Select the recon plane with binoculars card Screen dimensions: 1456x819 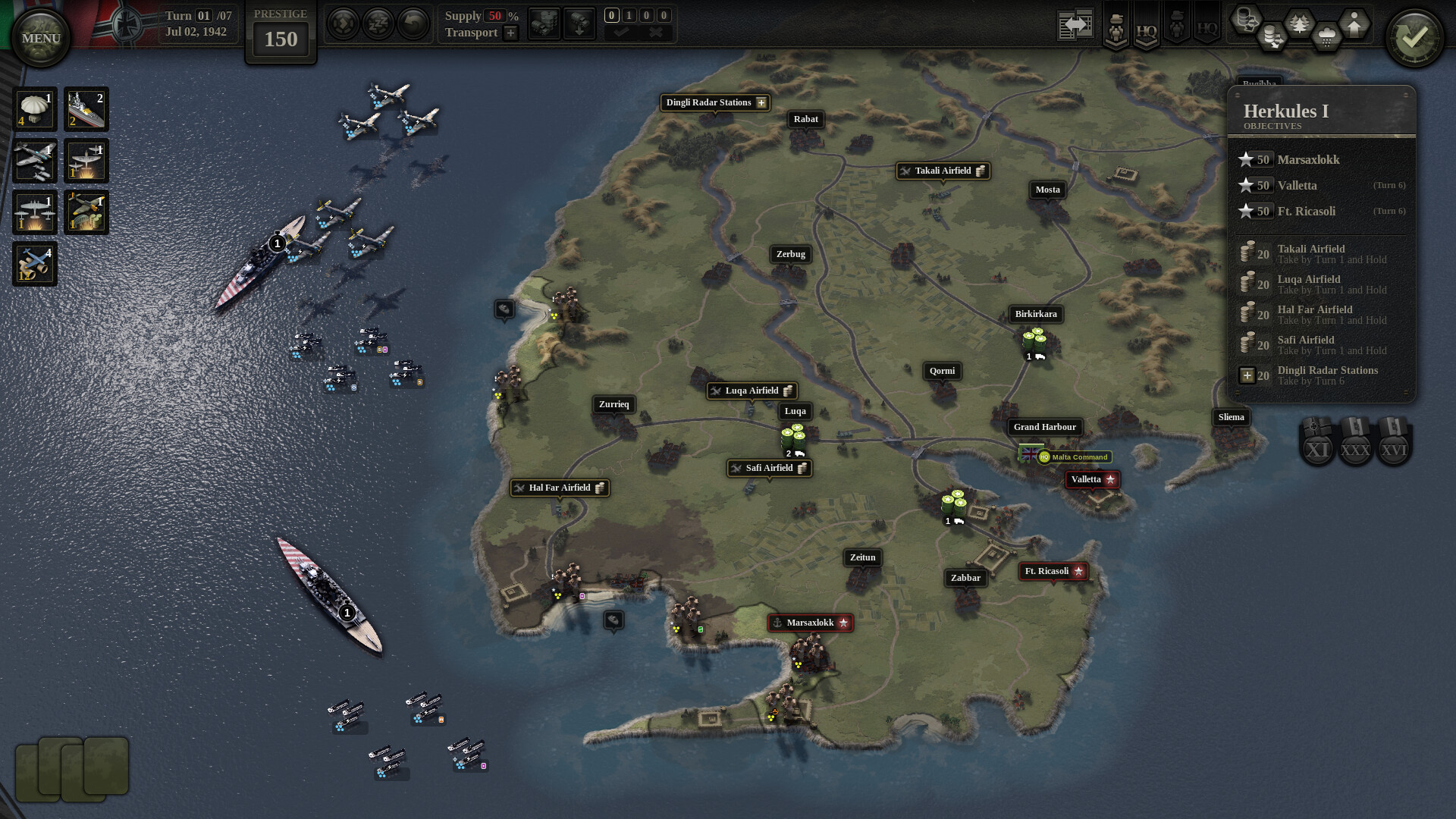35,264
